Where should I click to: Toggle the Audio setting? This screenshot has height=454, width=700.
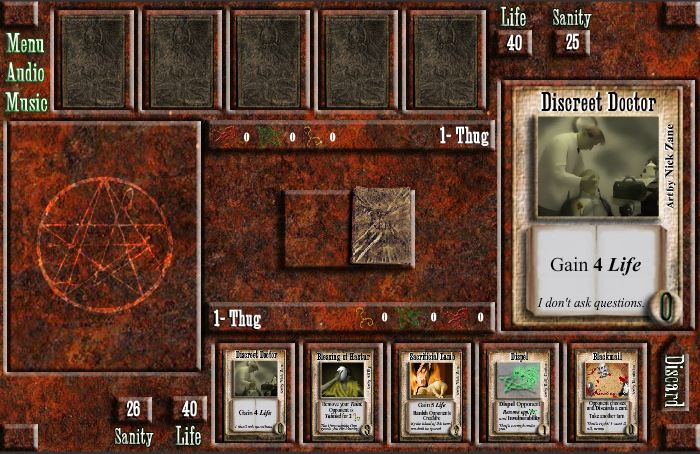(x=26, y=72)
